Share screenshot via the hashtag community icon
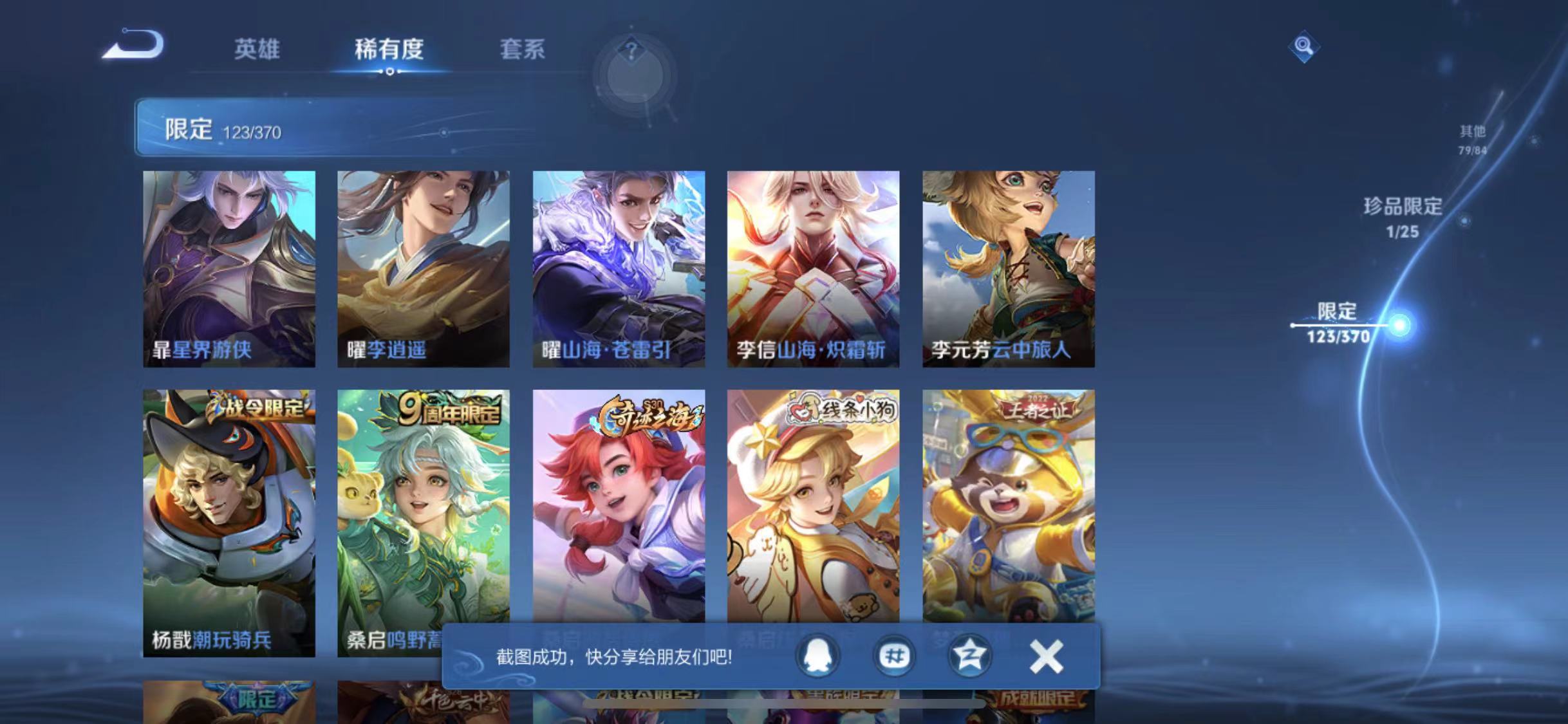 click(x=894, y=655)
